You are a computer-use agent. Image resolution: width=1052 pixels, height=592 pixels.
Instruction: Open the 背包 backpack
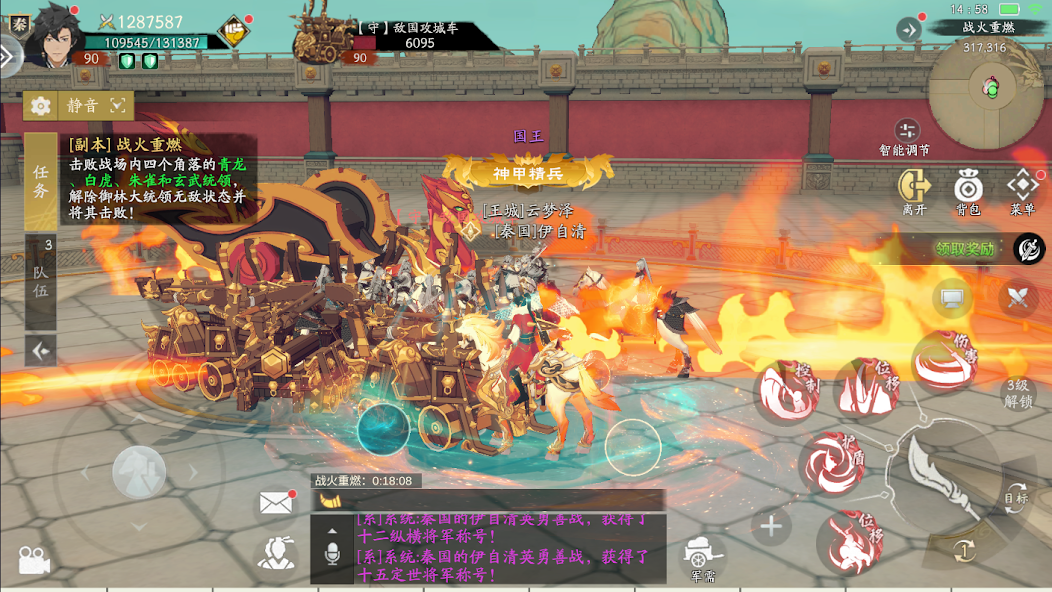967,191
